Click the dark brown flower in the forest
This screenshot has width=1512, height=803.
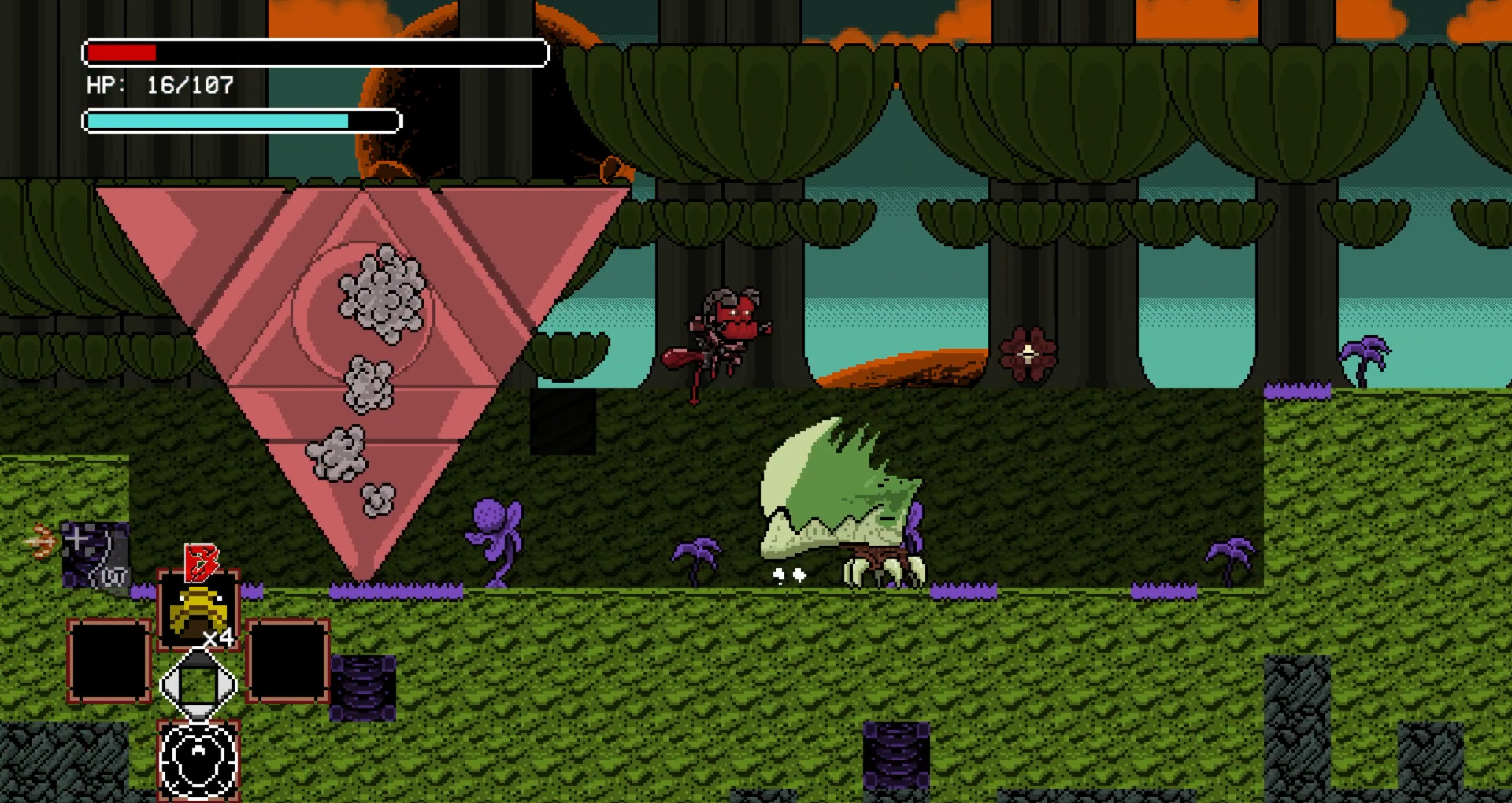point(1026,354)
